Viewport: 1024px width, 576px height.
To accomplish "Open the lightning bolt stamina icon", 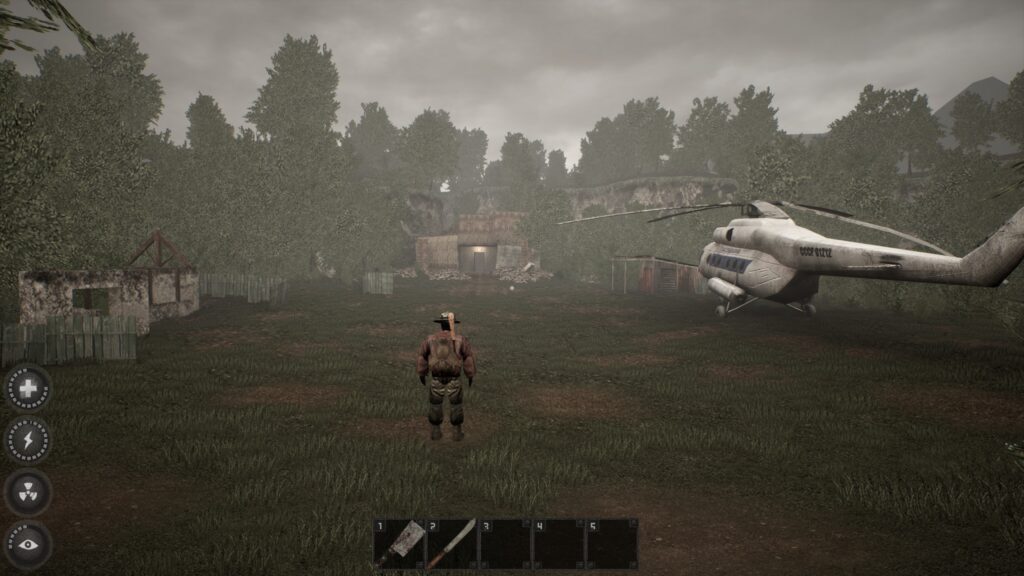I will [28, 440].
